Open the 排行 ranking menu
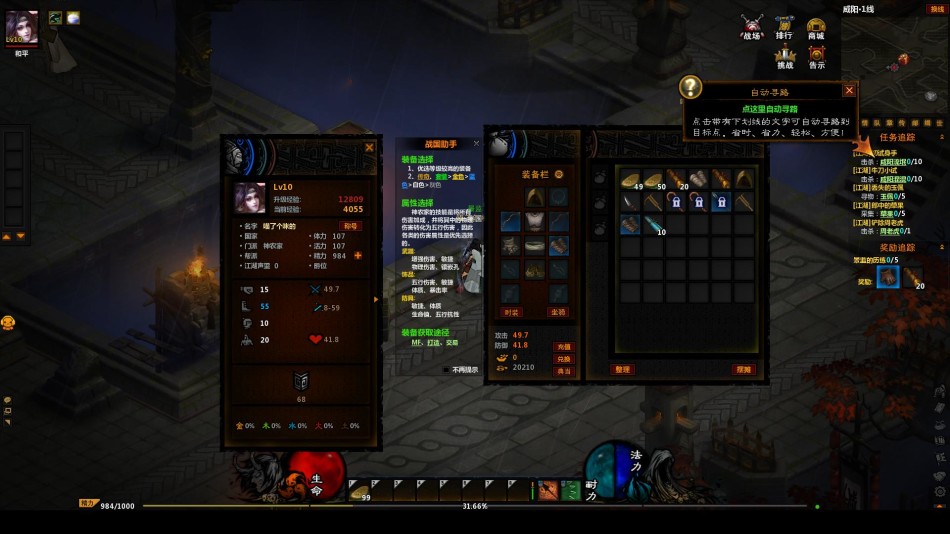The height and width of the screenshot is (534, 950). (784, 27)
